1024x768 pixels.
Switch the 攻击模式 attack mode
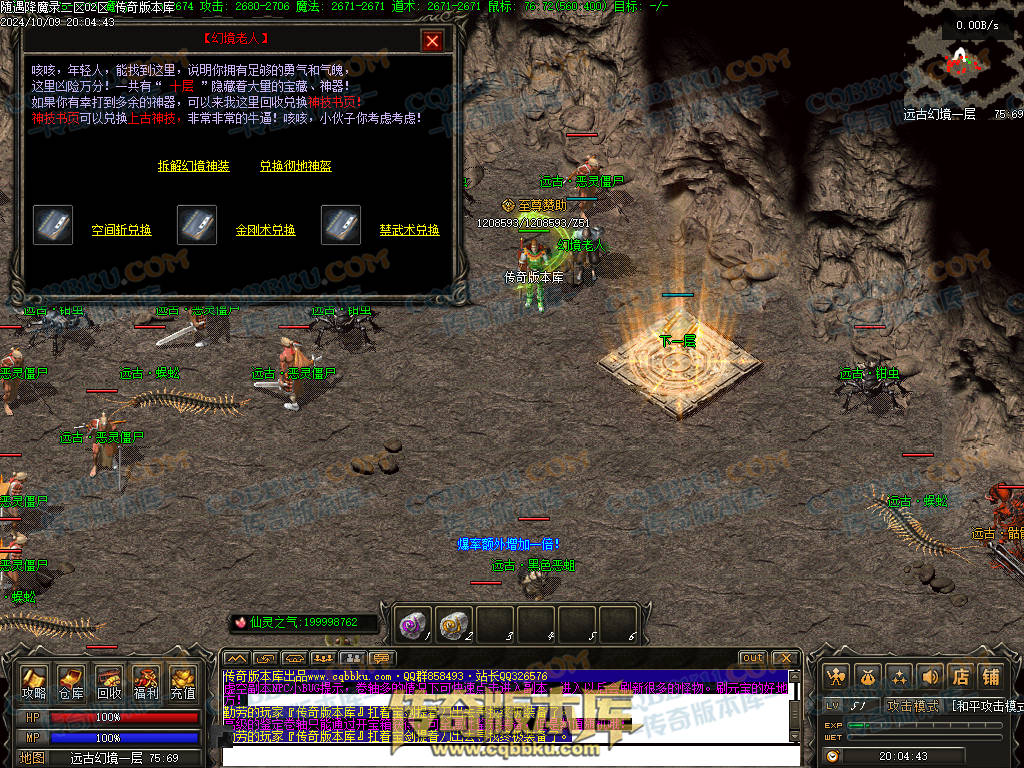(x=913, y=706)
